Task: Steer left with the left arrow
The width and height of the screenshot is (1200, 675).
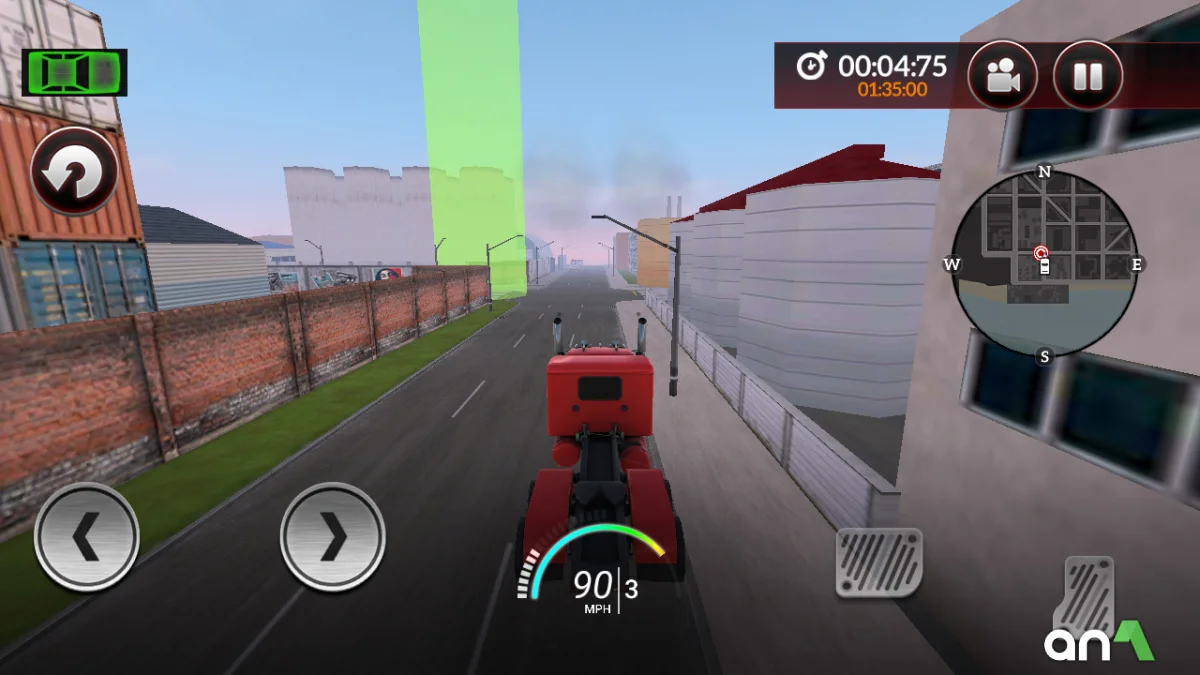Action: coord(86,537)
